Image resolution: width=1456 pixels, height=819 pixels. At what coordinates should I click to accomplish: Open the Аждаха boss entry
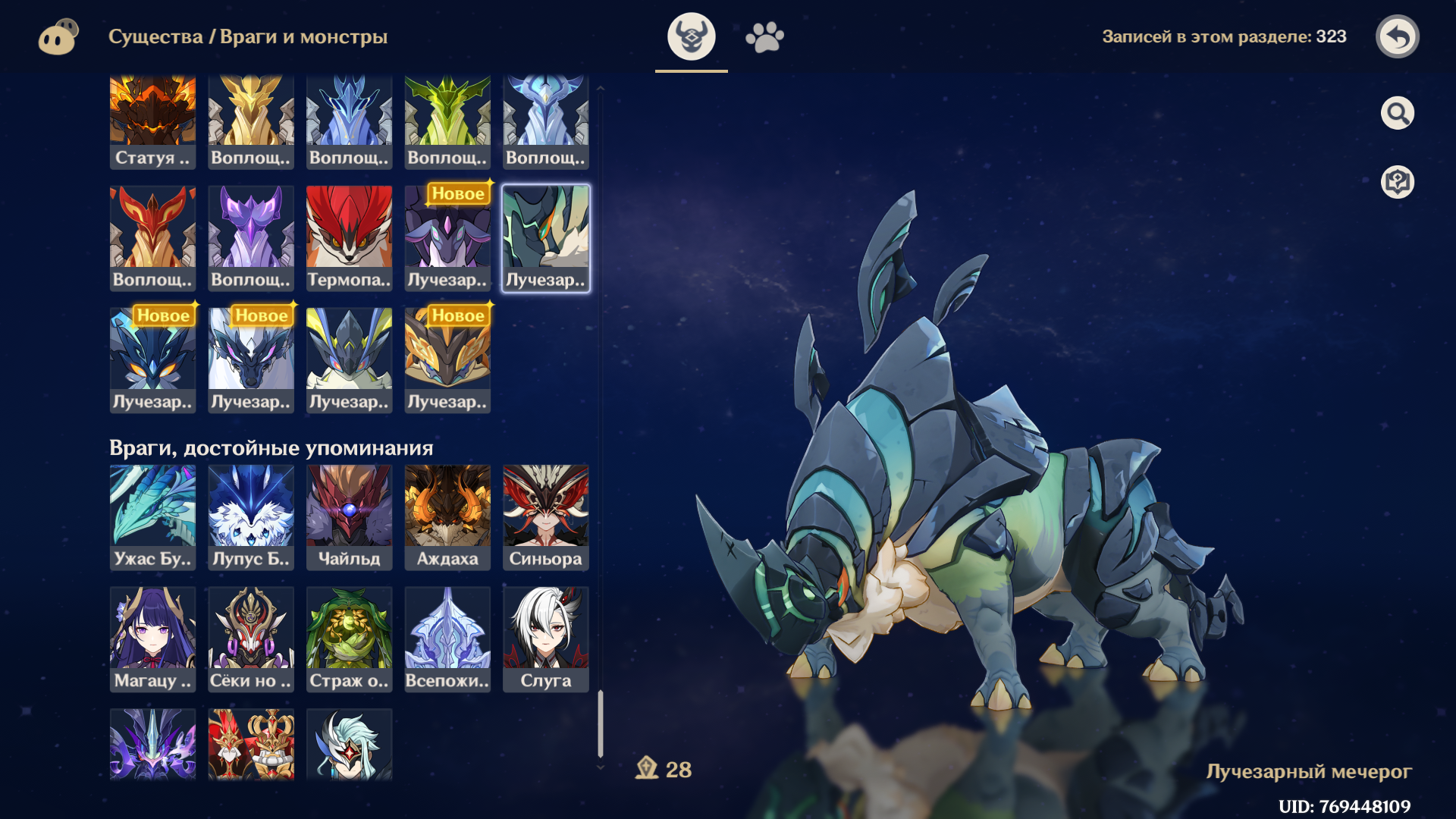click(x=447, y=517)
